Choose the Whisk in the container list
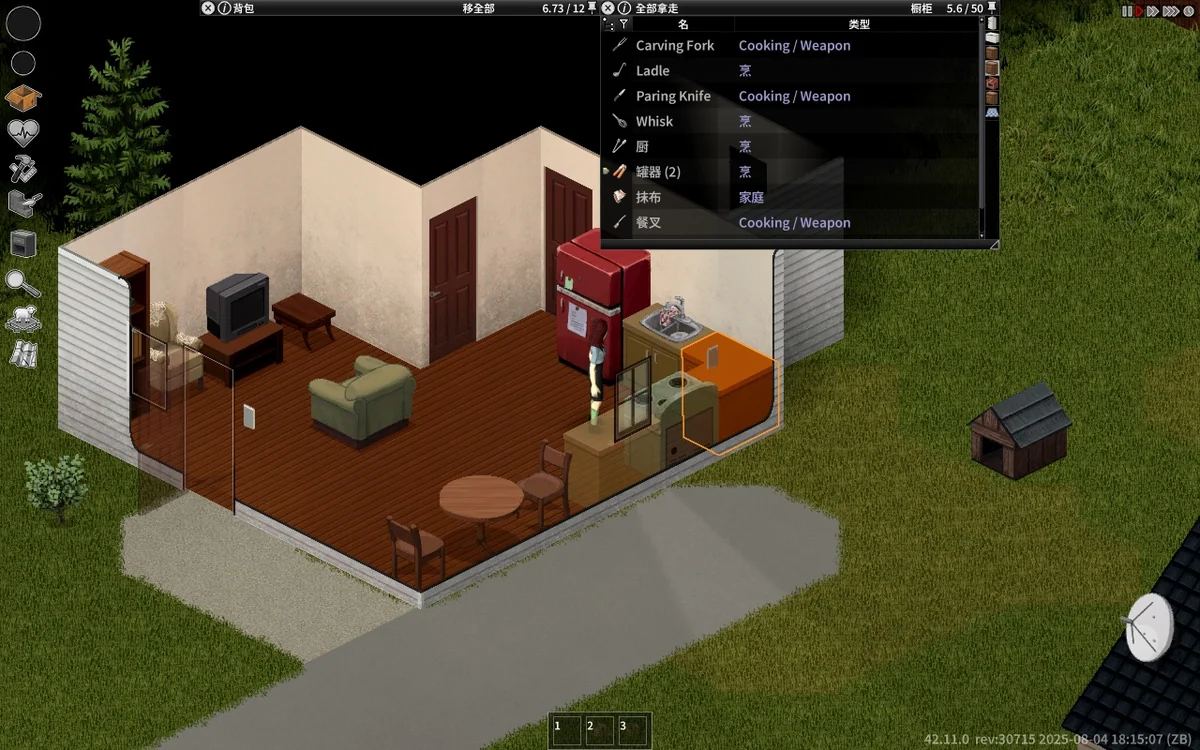Screen dimensions: 1200x750 654,121
